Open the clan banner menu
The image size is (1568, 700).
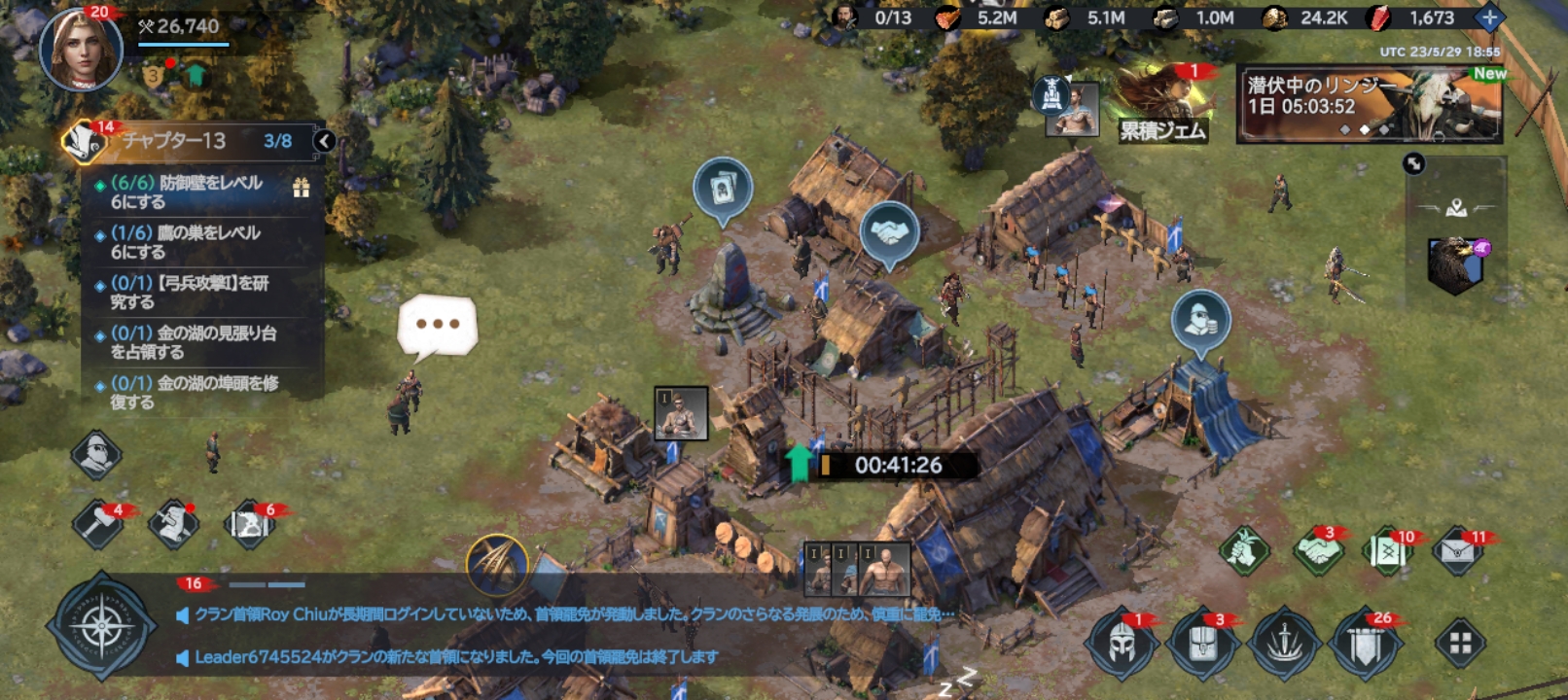1365,642
